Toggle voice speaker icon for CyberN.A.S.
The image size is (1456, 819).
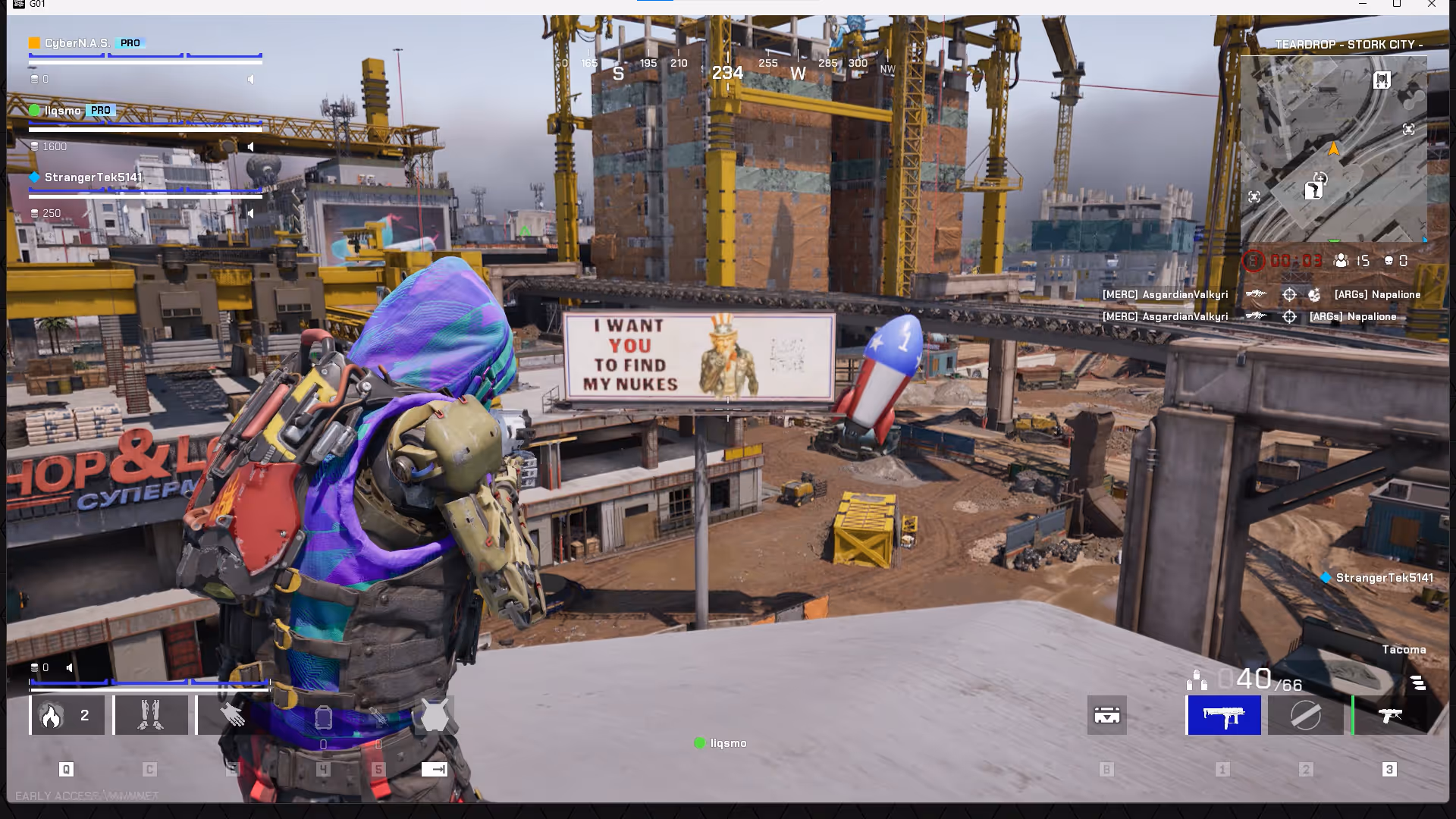pos(251,79)
